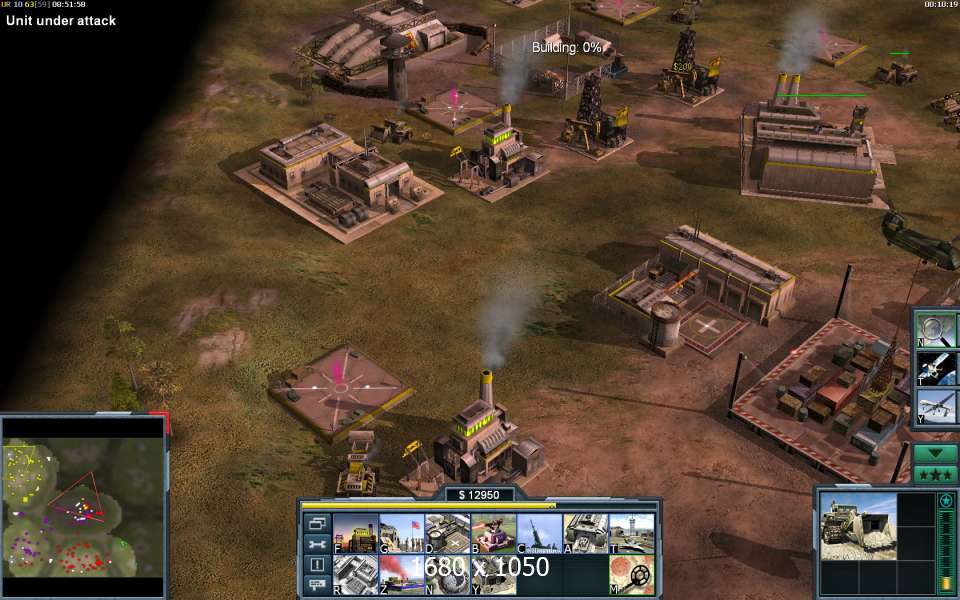Open the exclamation mark alert button
Image resolution: width=960 pixels, height=600 pixels.
[318, 565]
